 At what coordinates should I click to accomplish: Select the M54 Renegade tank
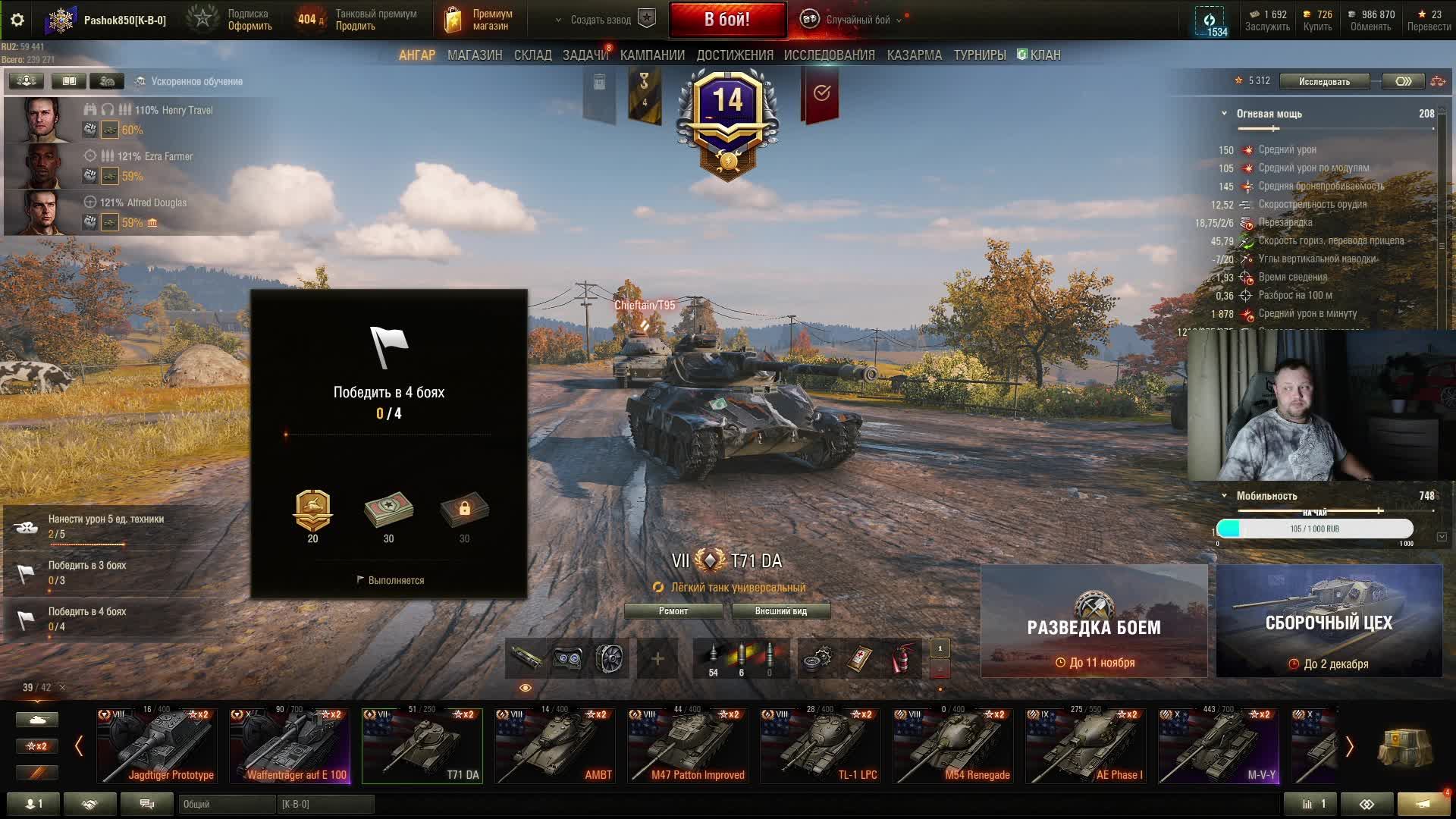point(952,745)
